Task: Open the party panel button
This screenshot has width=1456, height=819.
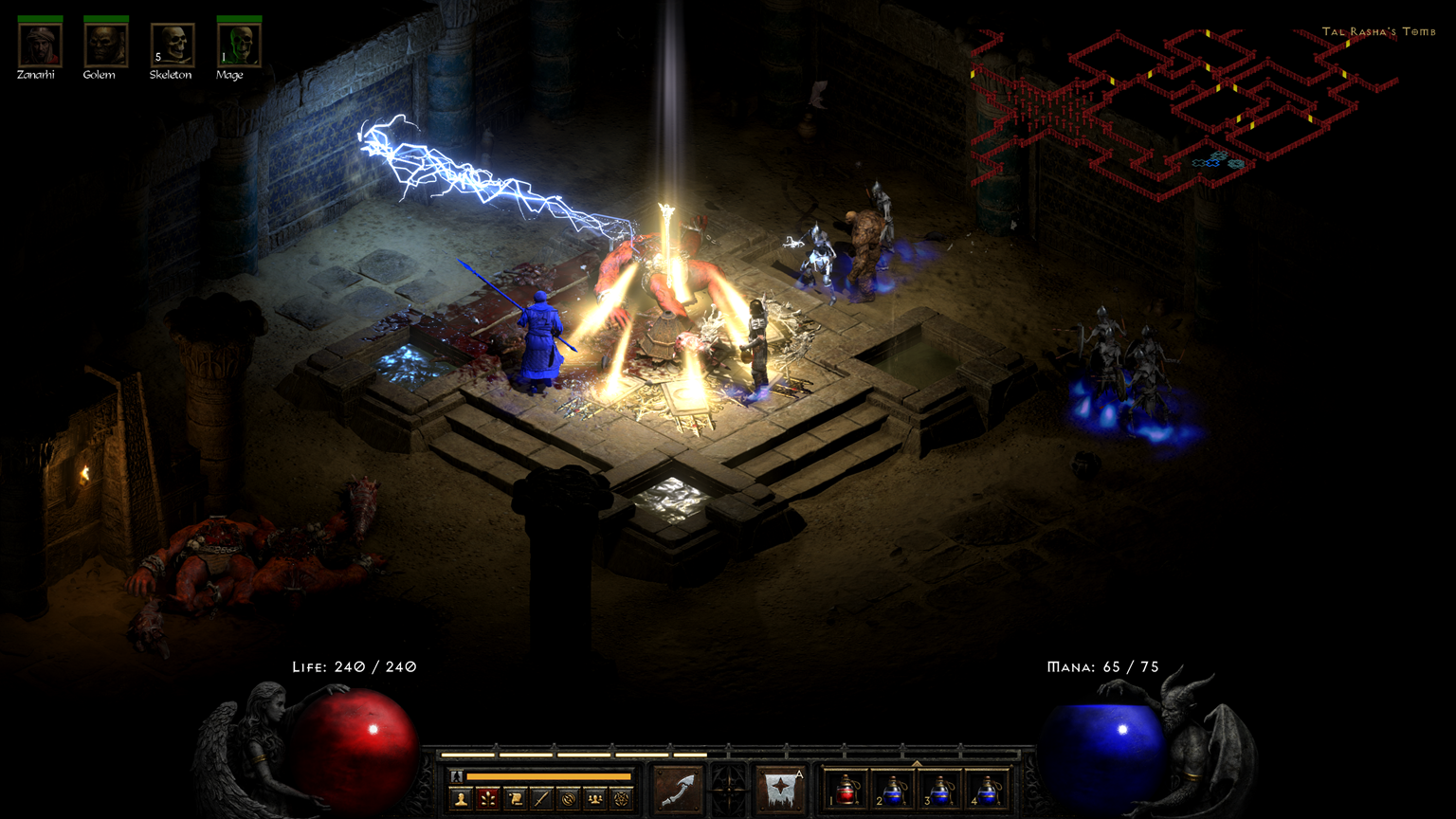Action: (x=594, y=798)
